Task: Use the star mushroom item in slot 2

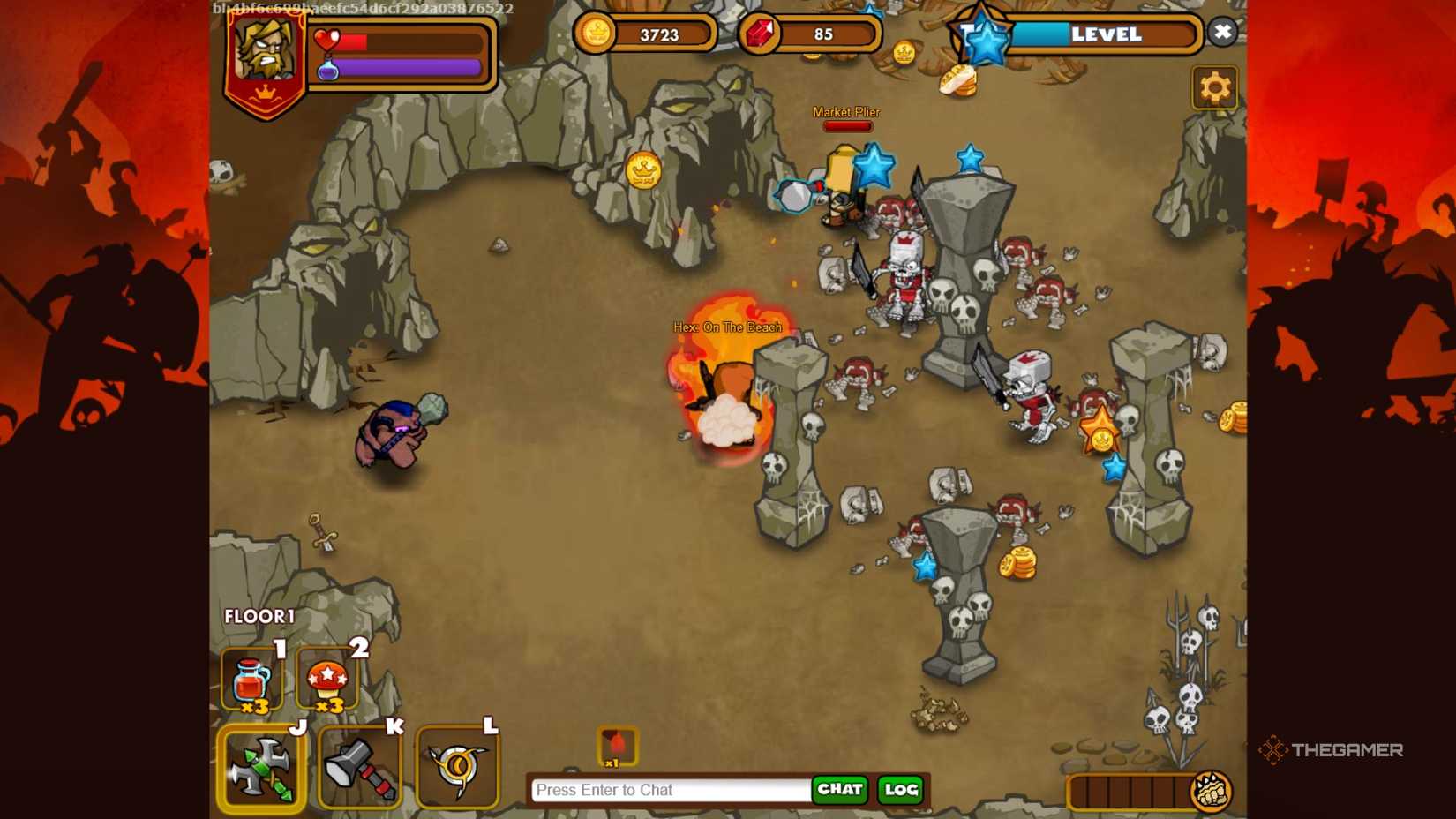Action: [x=326, y=678]
